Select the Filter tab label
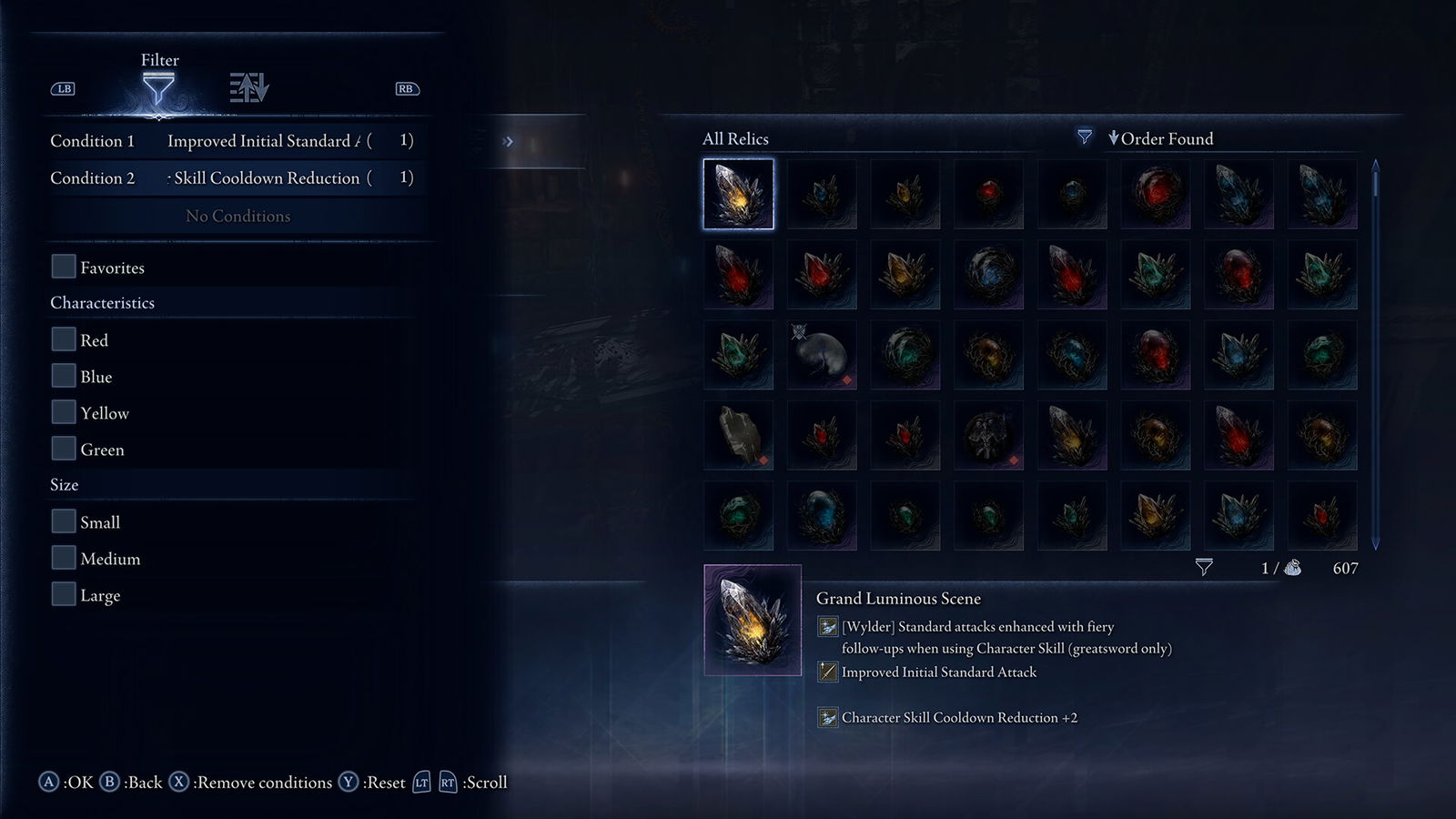The height and width of the screenshot is (819, 1456). tap(161, 60)
